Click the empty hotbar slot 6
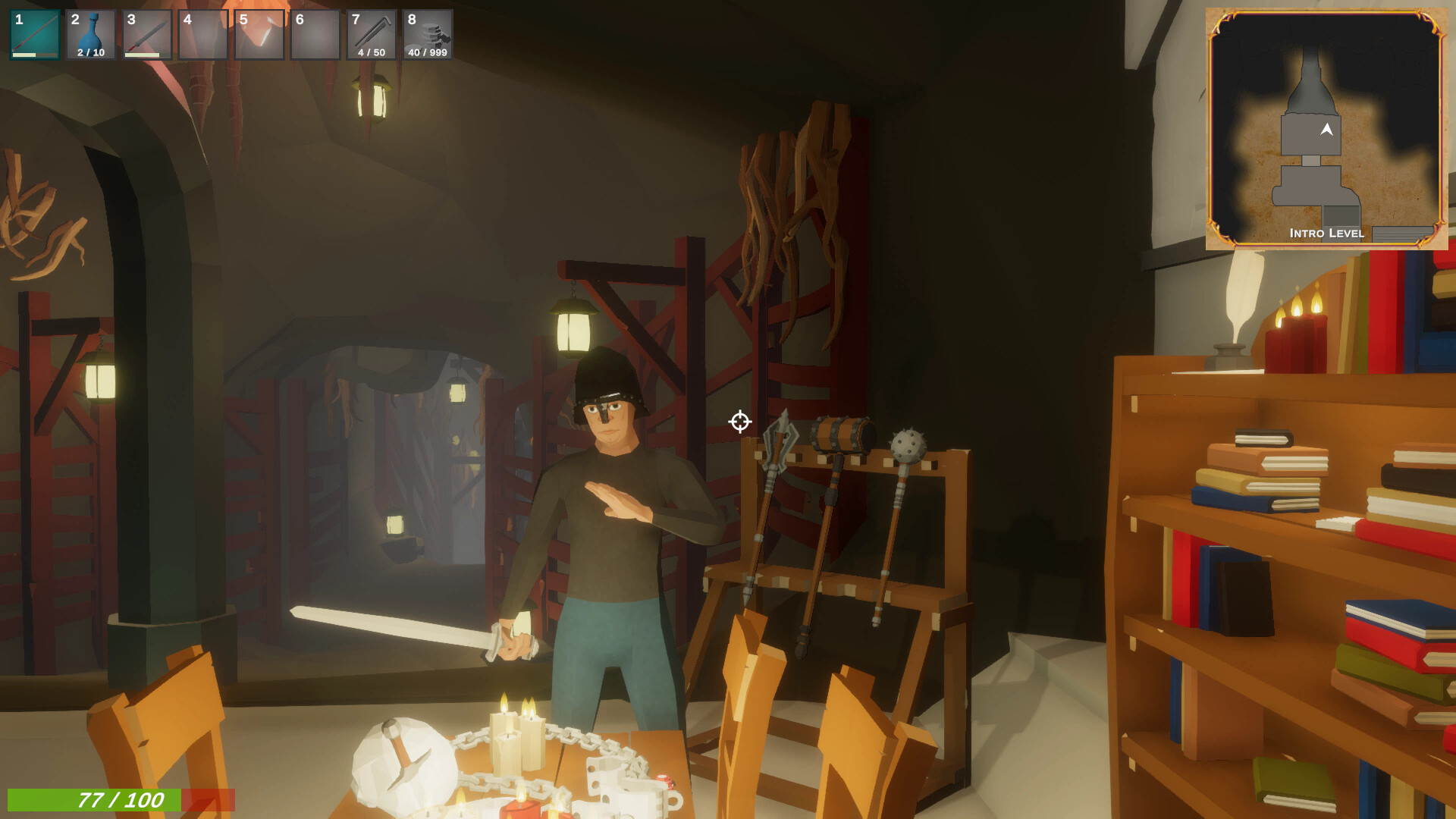Viewport: 1456px width, 819px height. pyautogui.click(x=314, y=32)
